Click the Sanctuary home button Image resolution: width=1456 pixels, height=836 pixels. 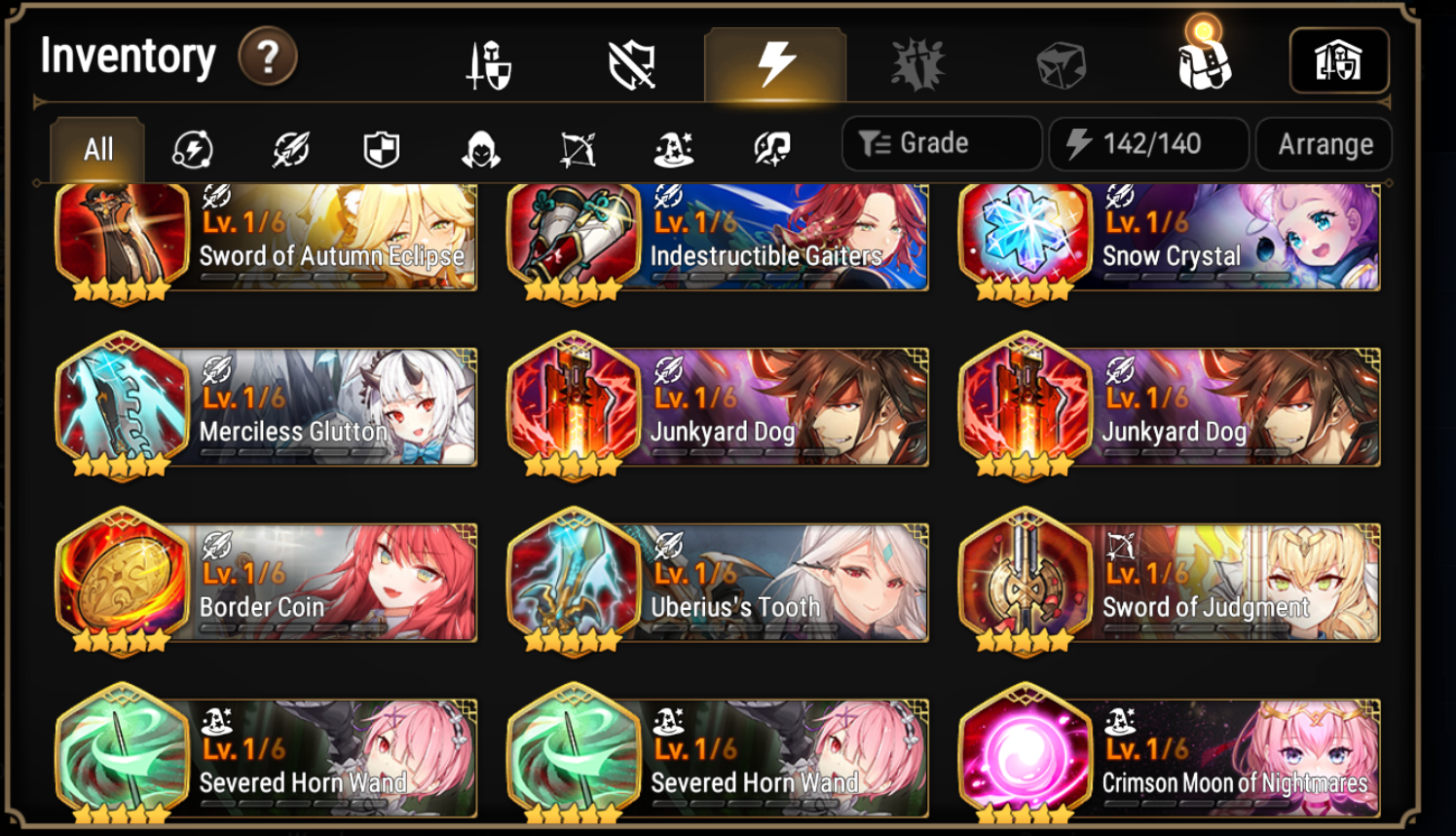pyautogui.click(x=1341, y=60)
